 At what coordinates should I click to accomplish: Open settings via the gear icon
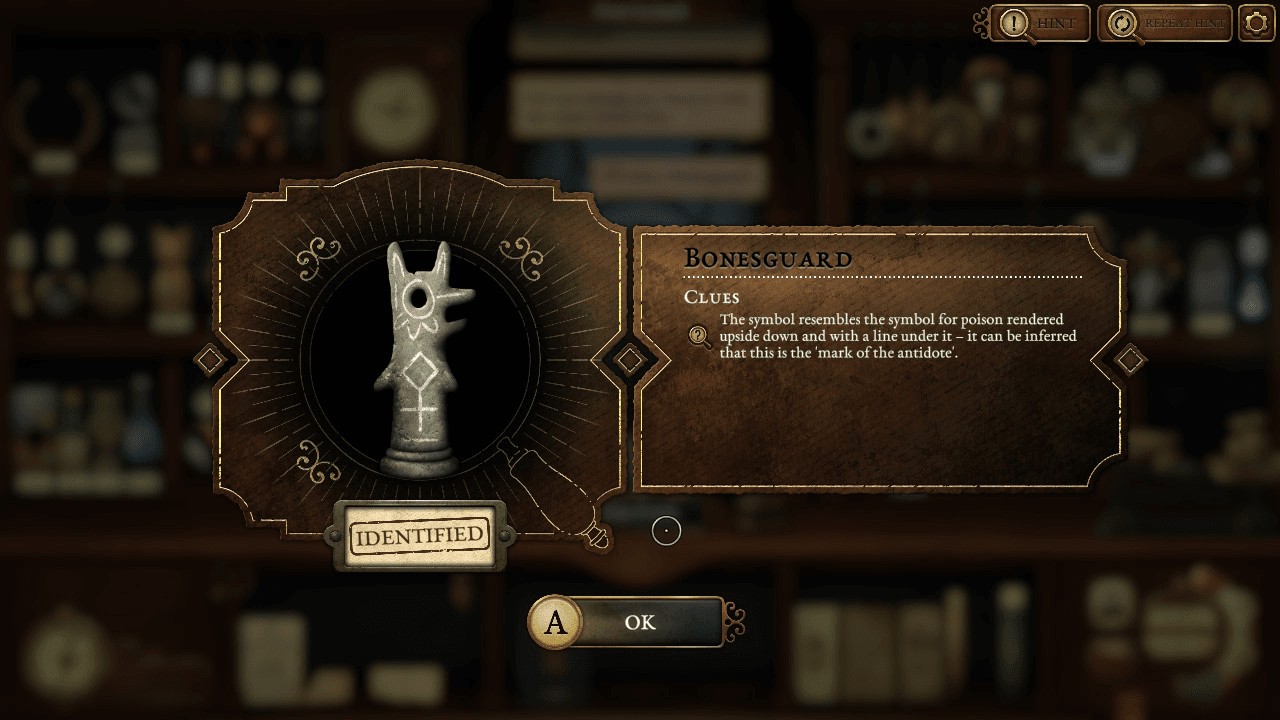[x=1256, y=23]
